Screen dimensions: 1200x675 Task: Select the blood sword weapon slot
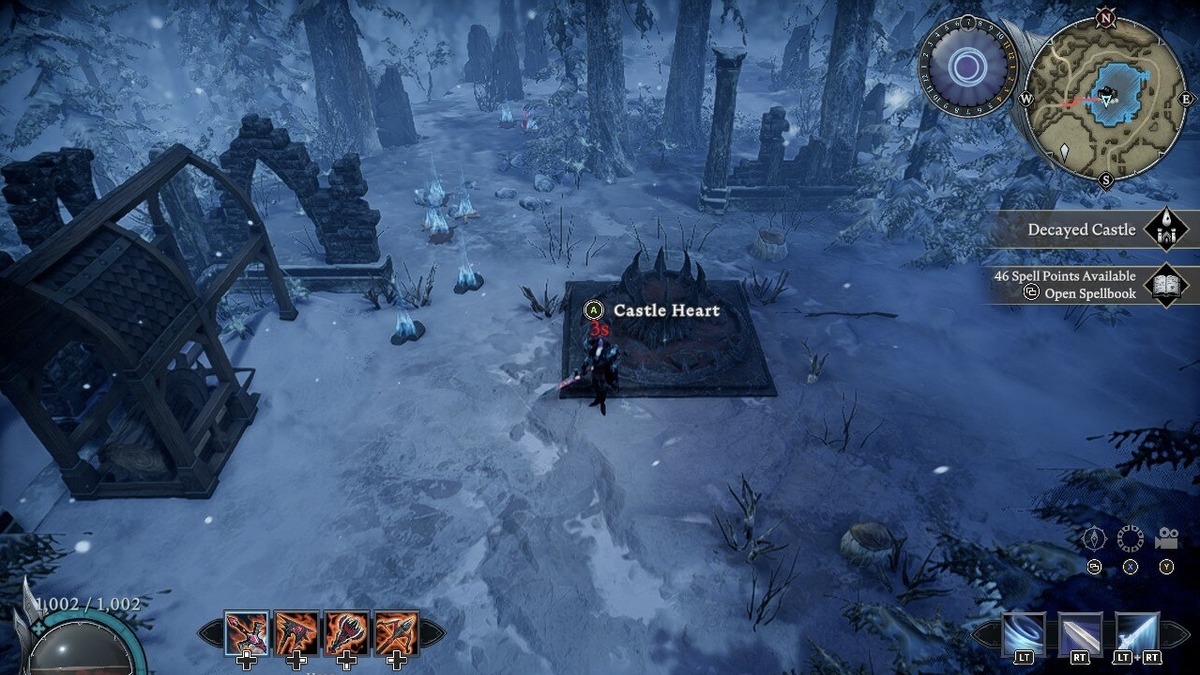[x=246, y=632]
